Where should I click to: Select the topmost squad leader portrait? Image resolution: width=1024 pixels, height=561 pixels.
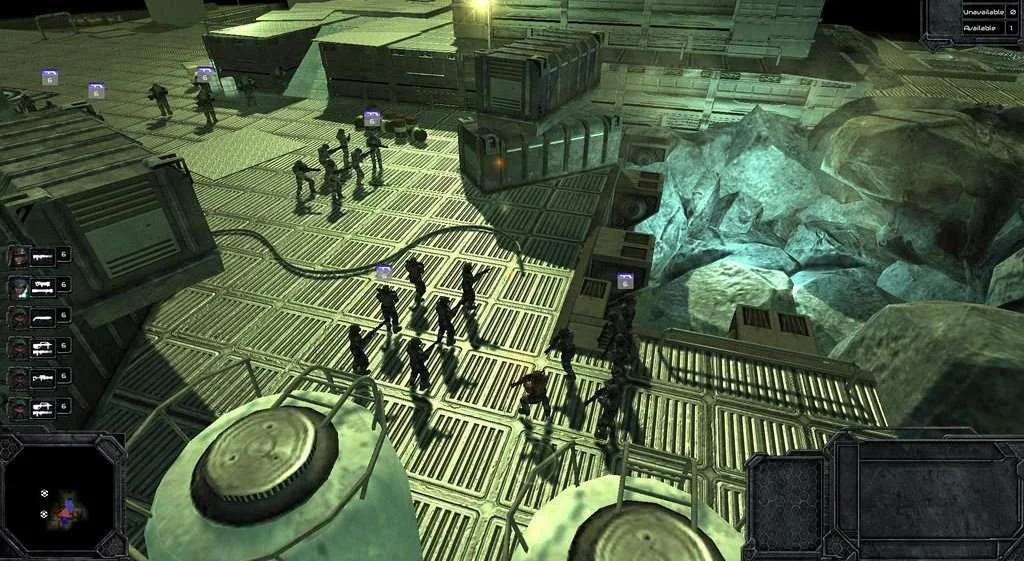coord(18,256)
